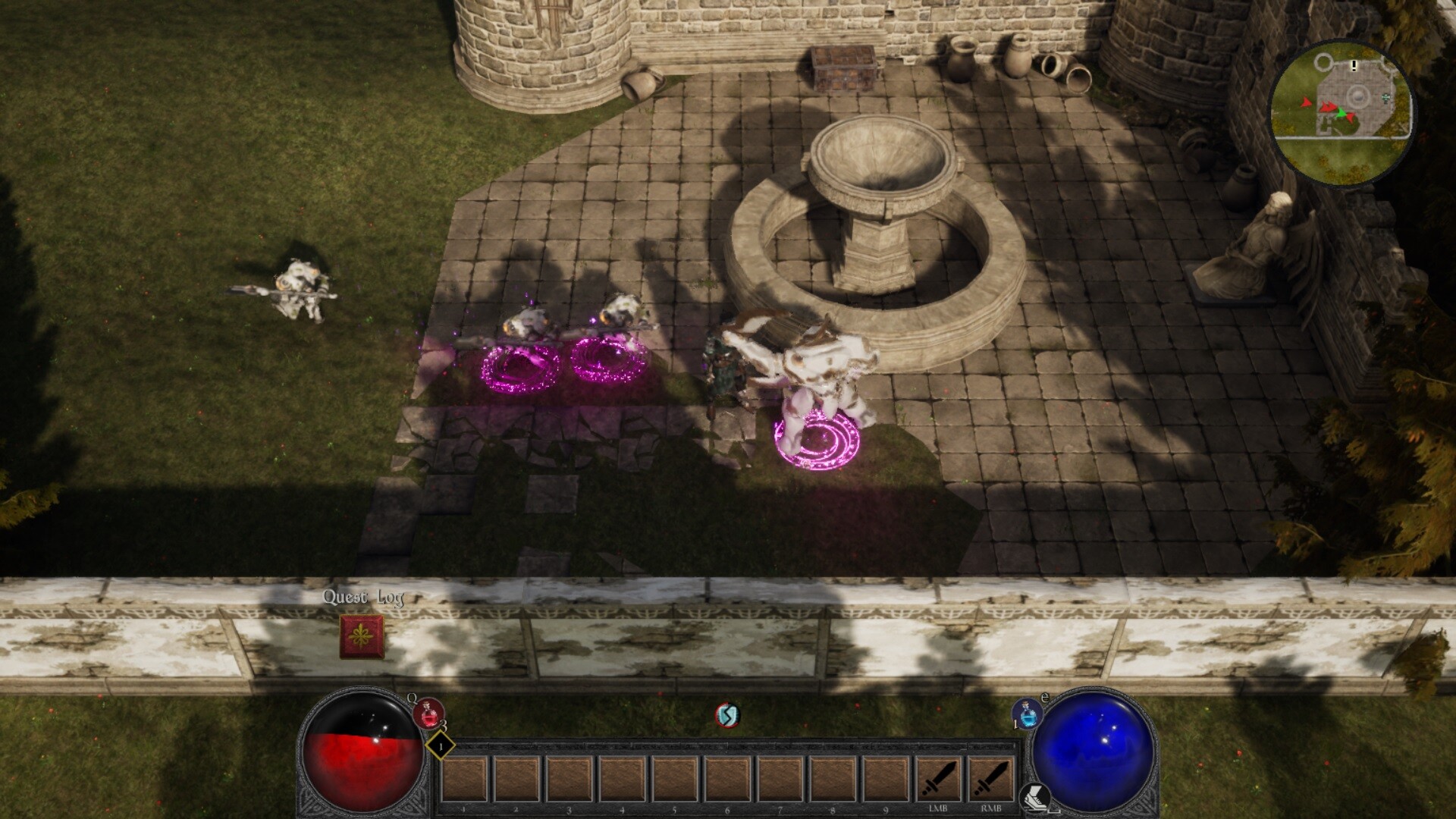The height and width of the screenshot is (819, 1456).
Task: Activate the rune skill icon above the hotbar
Action: pos(726,714)
